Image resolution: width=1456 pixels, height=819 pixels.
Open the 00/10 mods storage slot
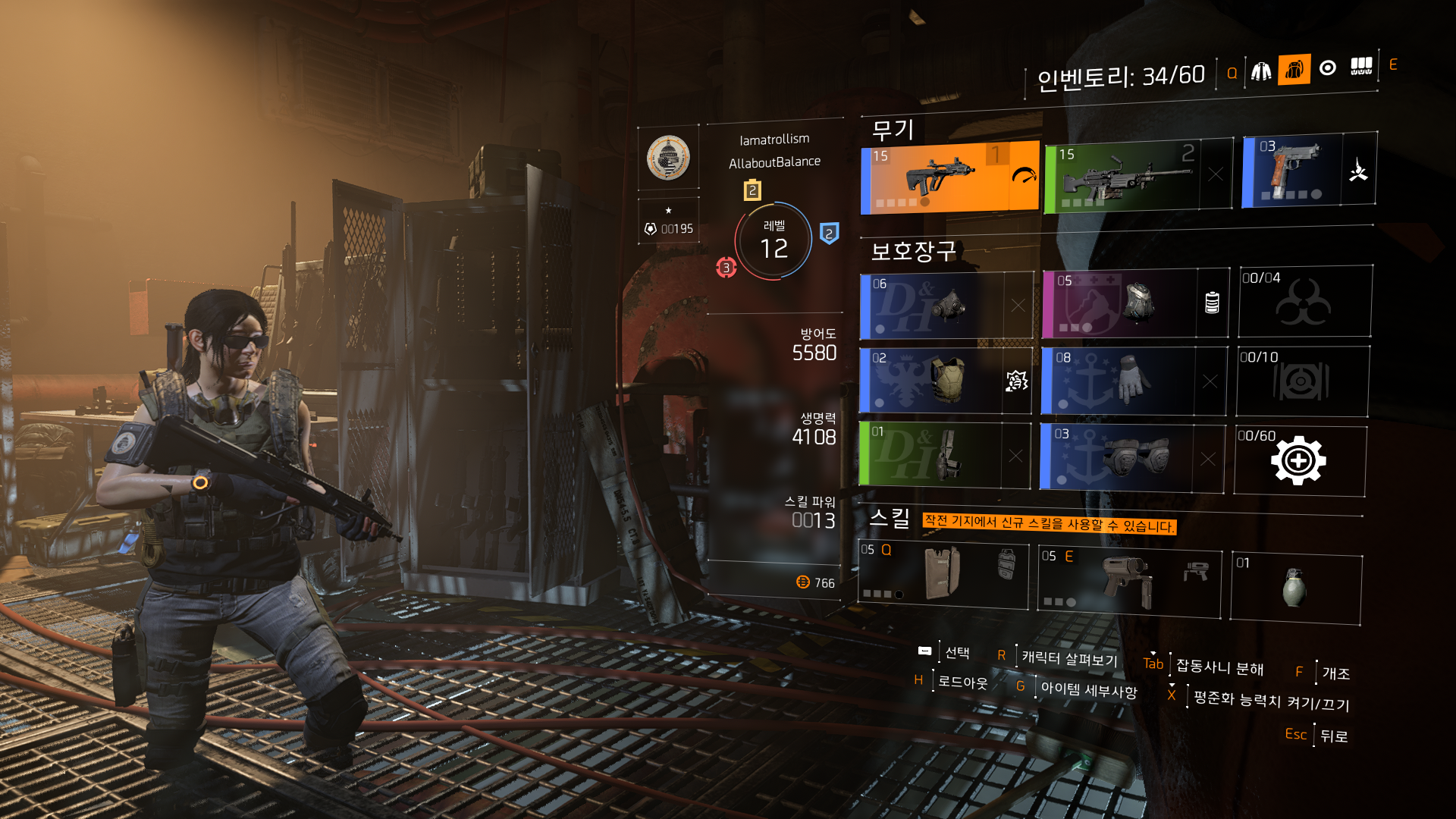1301,381
